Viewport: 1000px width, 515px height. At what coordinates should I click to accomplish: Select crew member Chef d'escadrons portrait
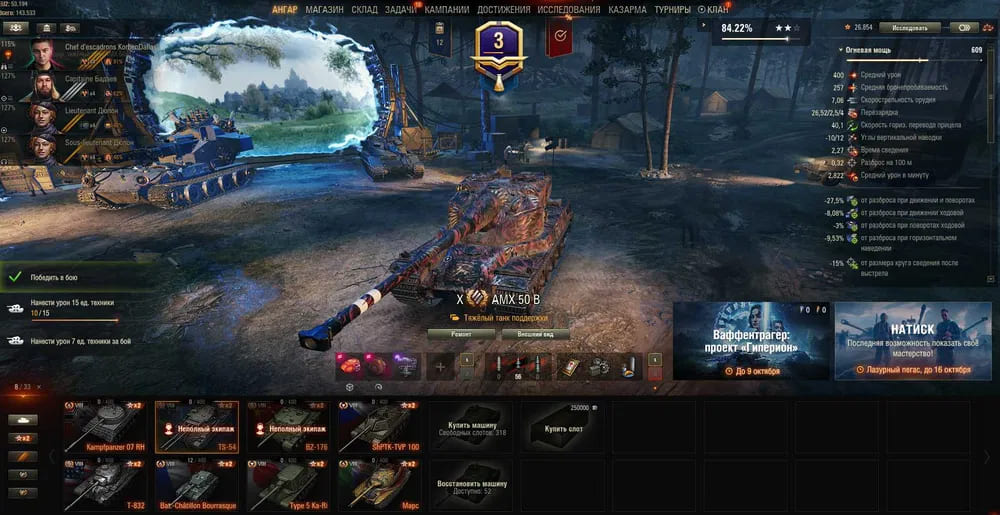(44, 53)
